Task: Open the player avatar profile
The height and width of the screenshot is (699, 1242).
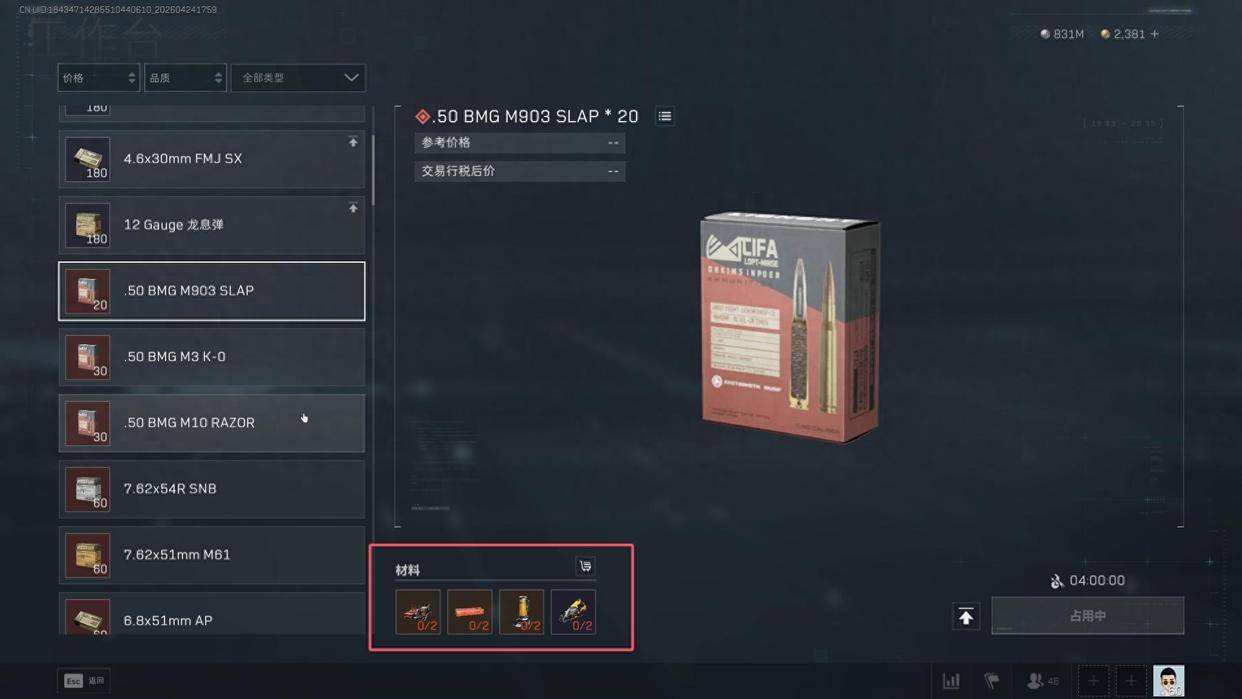Action: tap(1168, 681)
